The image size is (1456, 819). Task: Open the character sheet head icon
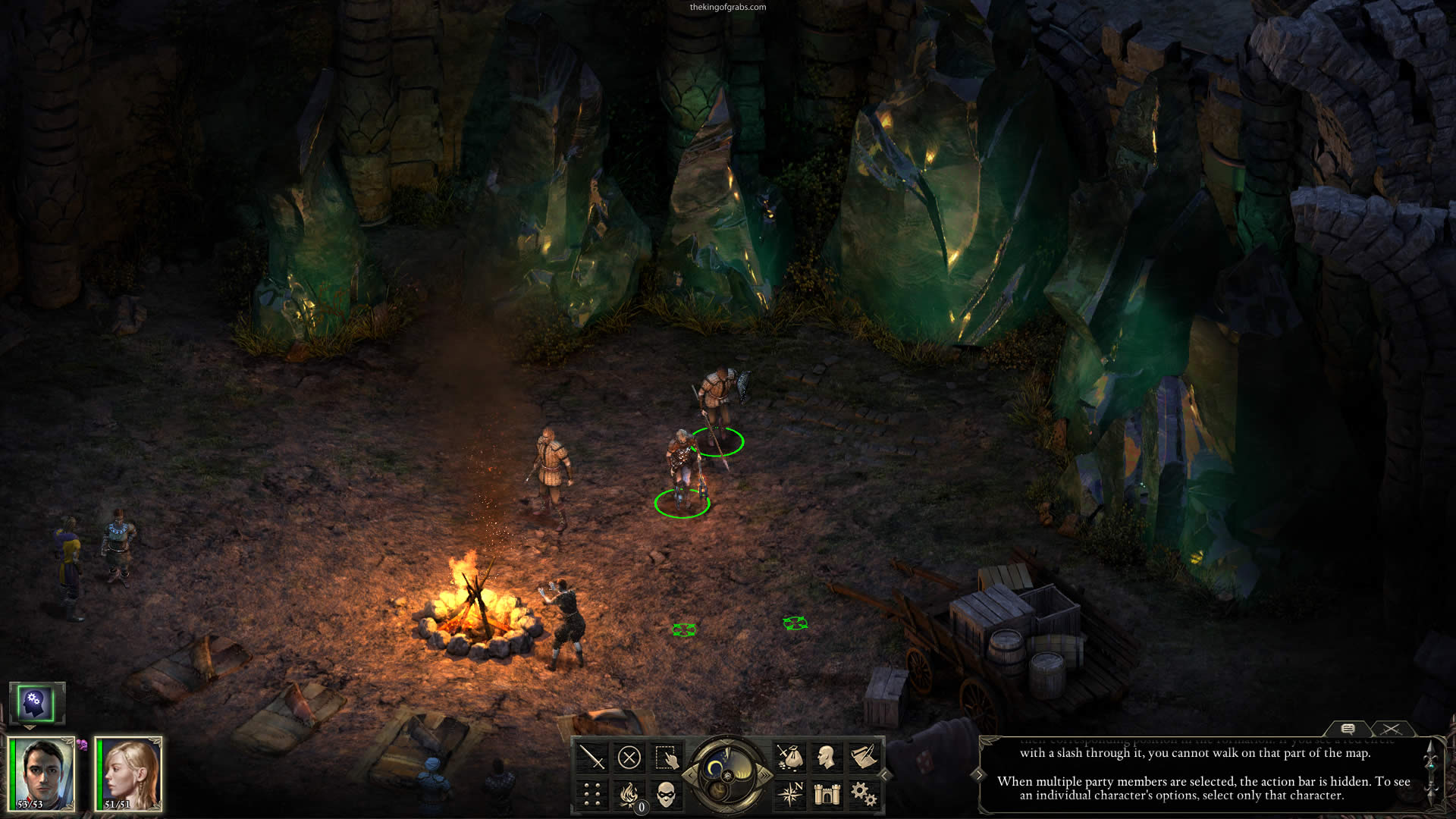click(x=827, y=757)
